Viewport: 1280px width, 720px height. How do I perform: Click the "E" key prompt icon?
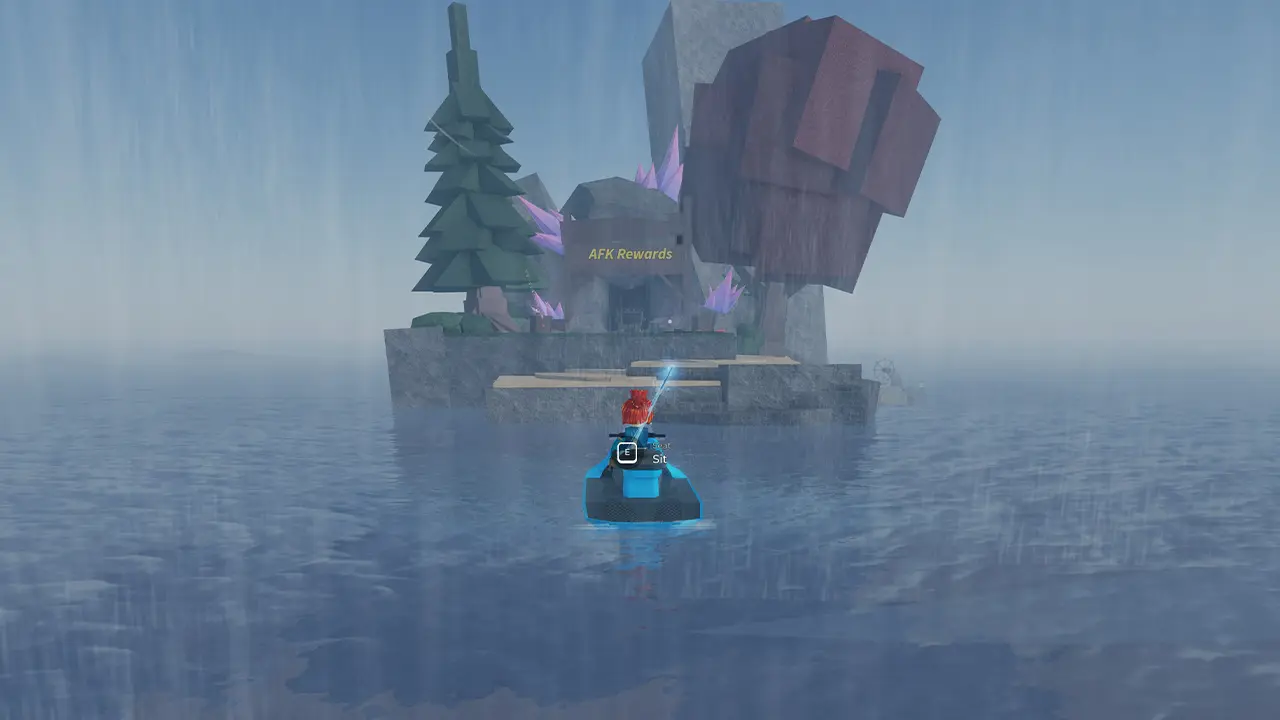(x=627, y=451)
